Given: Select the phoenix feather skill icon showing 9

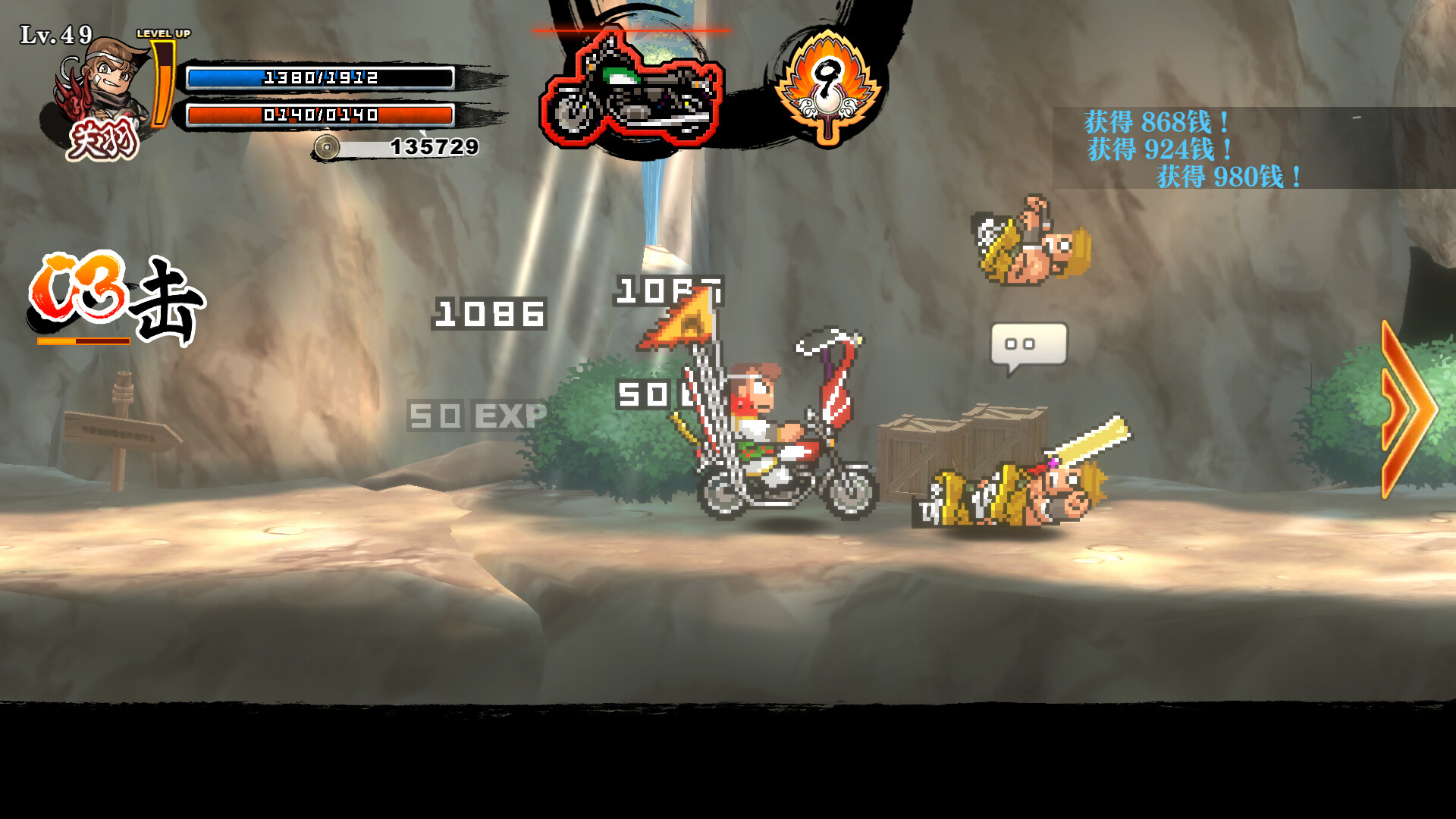Looking at the screenshot, I should (828, 82).
